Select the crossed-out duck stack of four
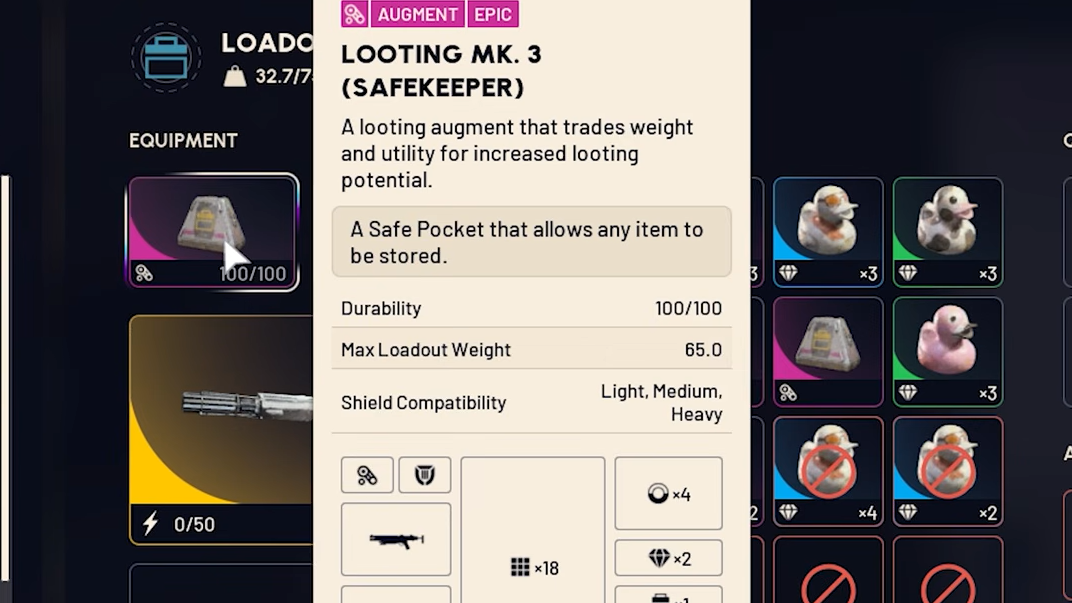 coord(827,471)
